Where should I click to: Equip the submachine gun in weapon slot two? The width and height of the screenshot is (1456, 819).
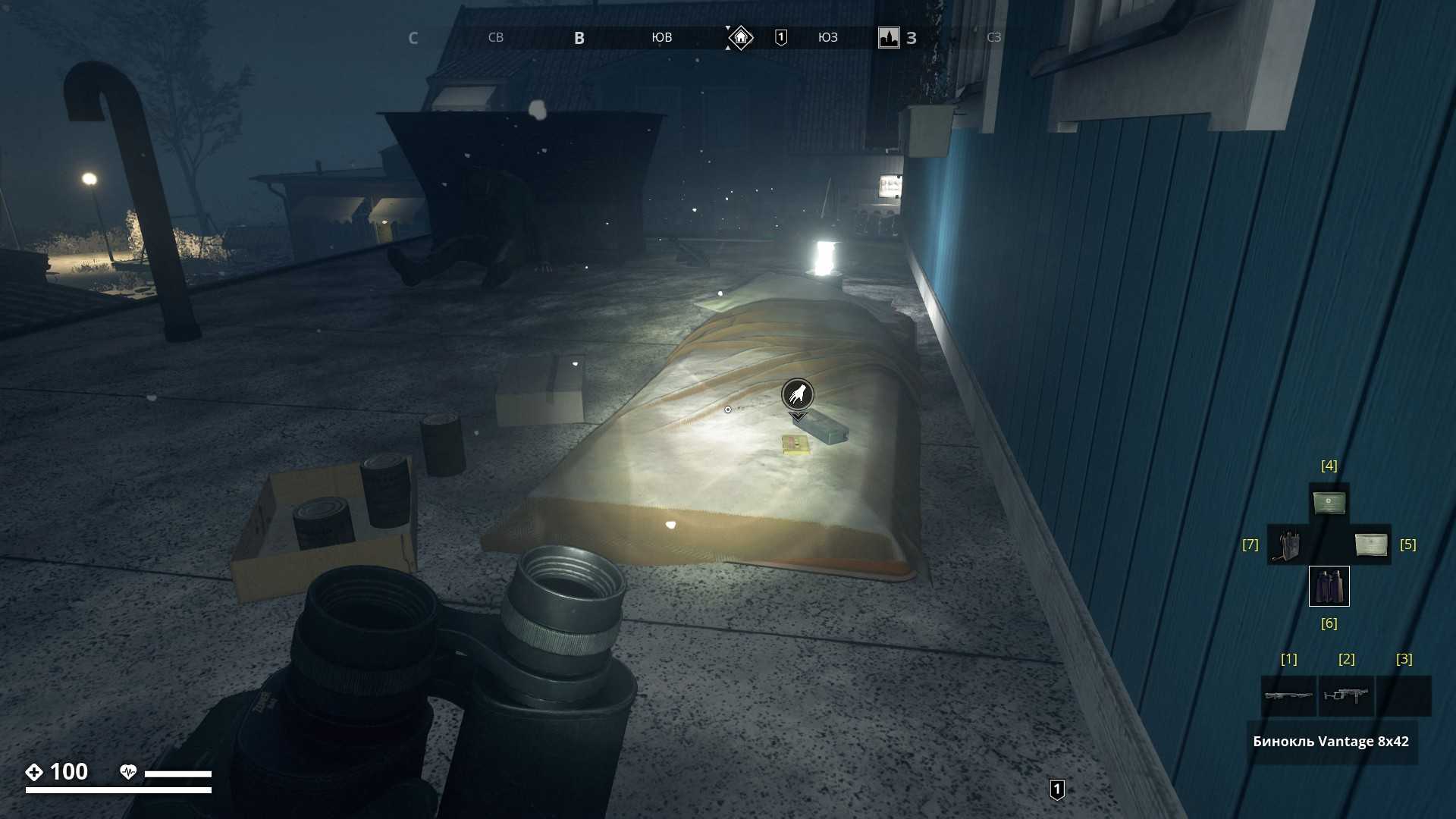point(1346,695)
